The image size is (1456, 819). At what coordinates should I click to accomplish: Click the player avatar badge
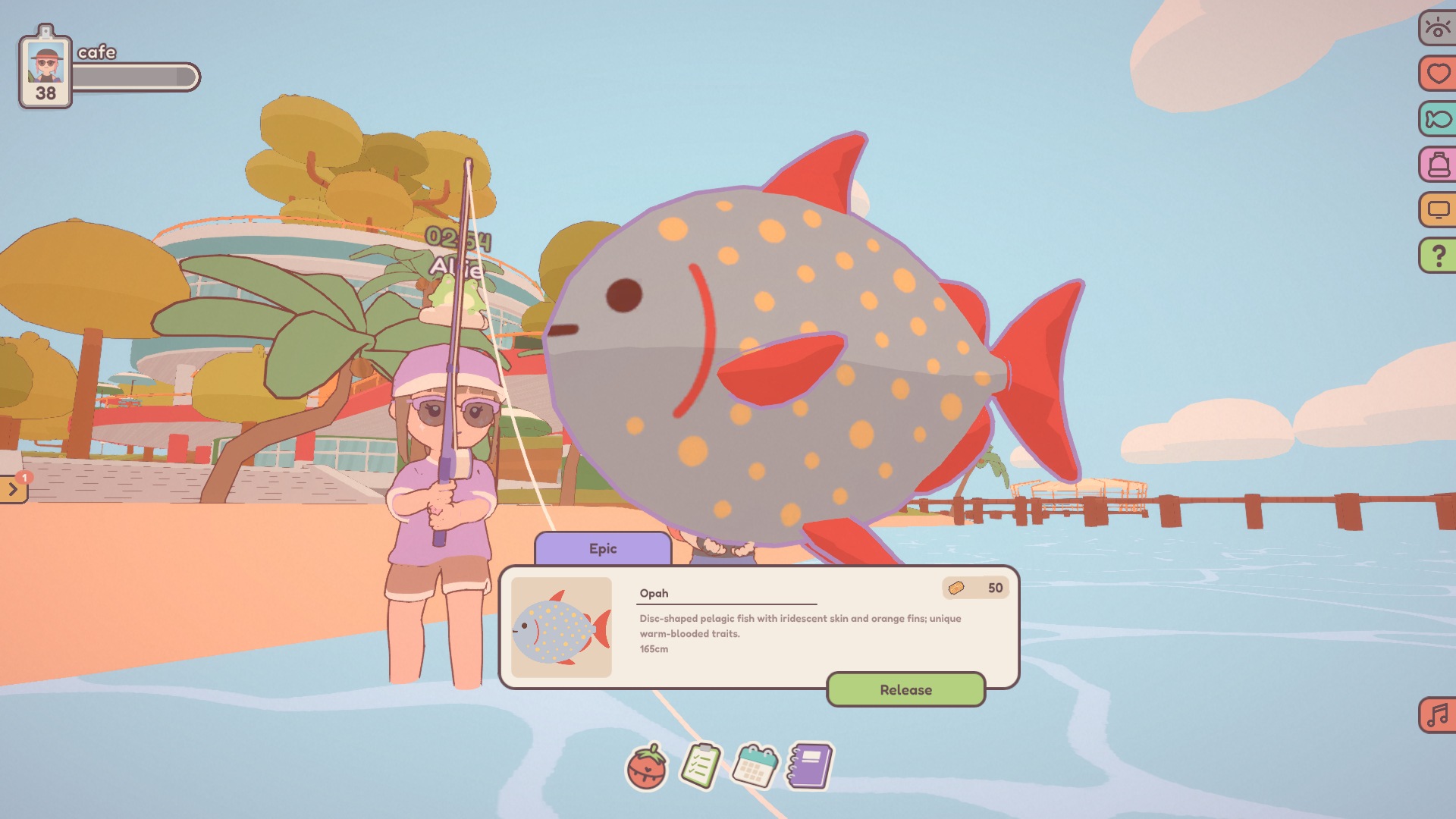pyautogui.click(x=45, y=68)
